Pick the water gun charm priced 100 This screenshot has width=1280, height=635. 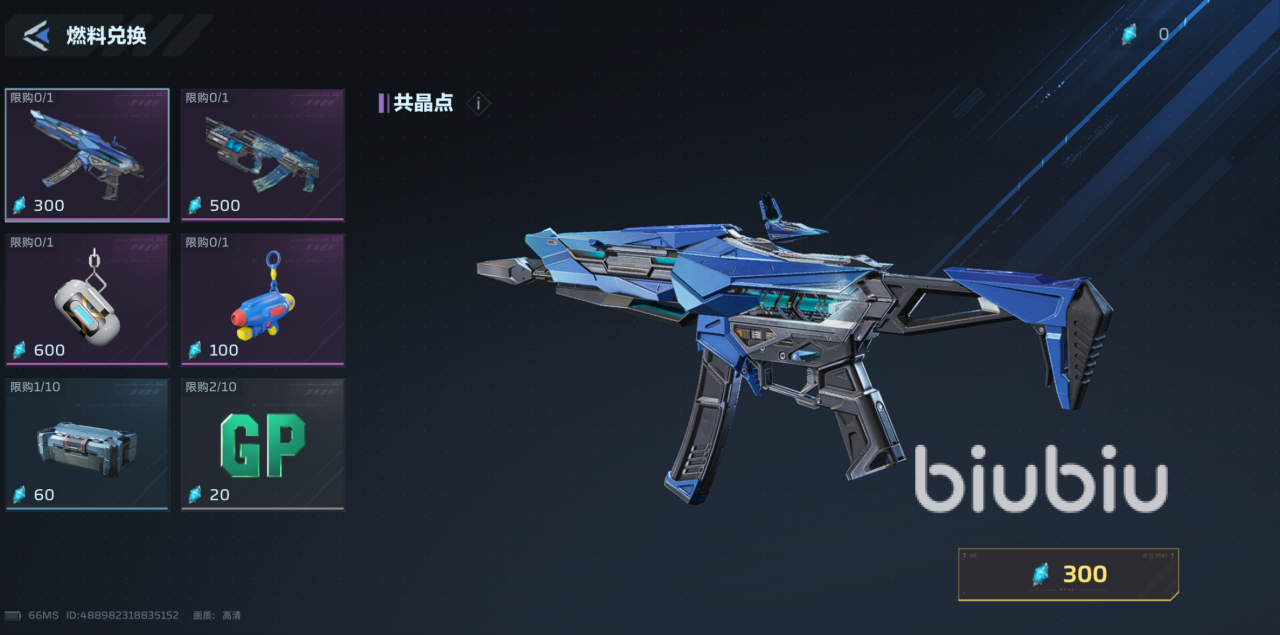(262, 299)
